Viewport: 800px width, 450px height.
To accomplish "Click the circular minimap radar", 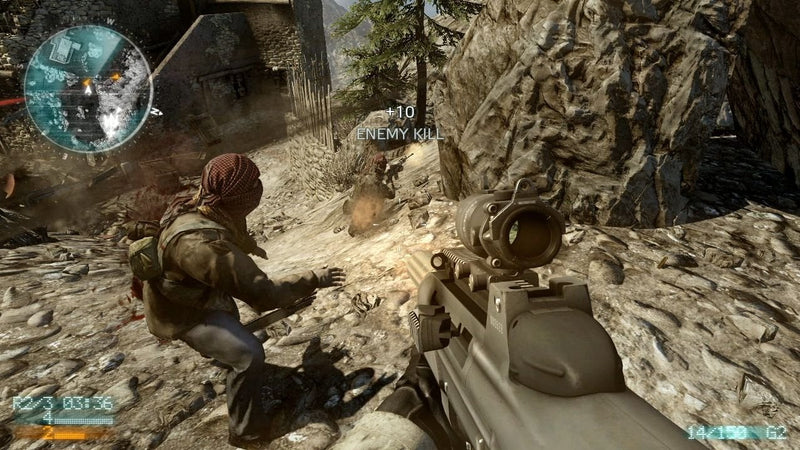I will click(x=87, y=88).
